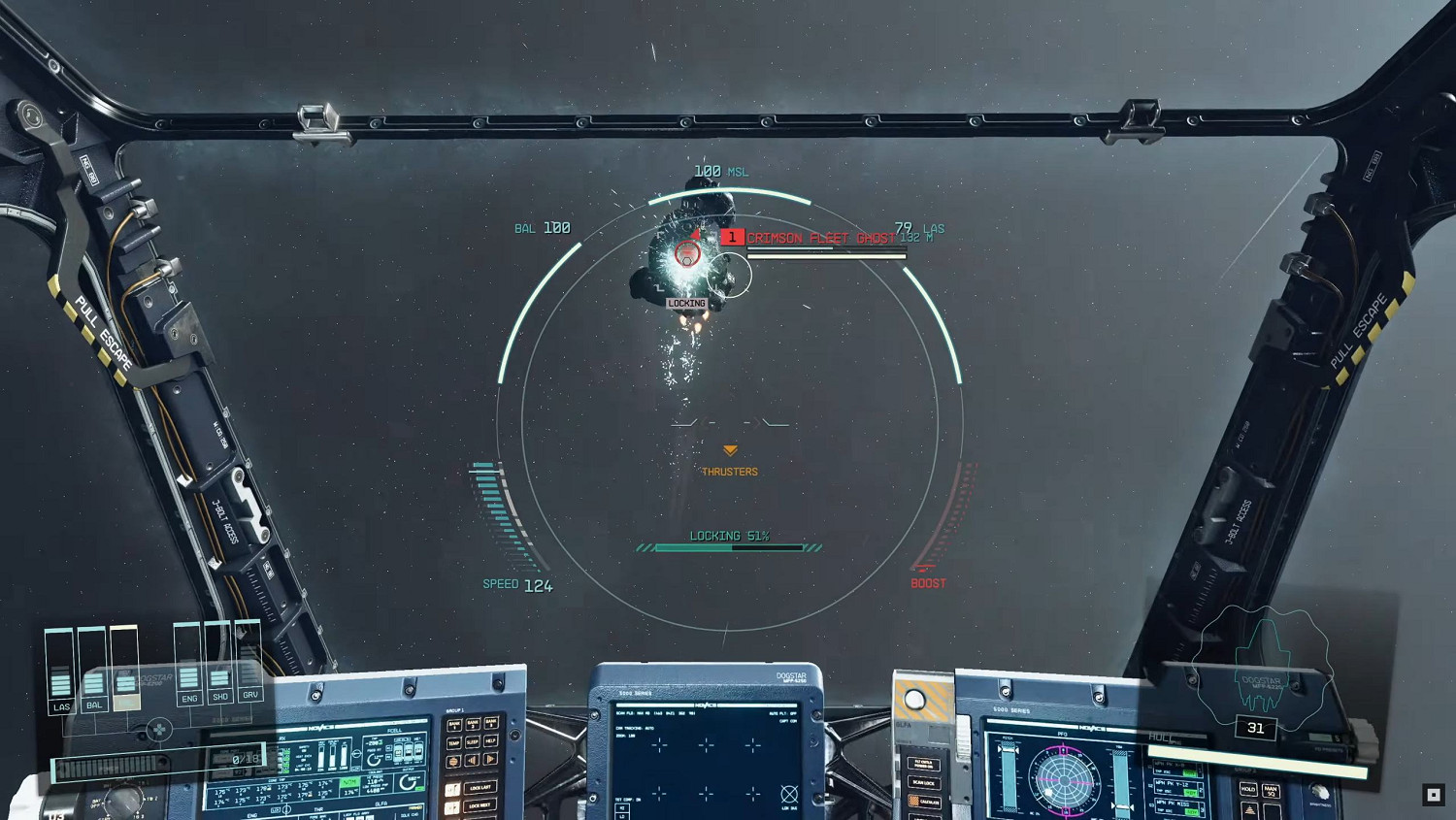
Task: Toggle the FLT CNTL POWER ON switch
Action: click(923, 762)
